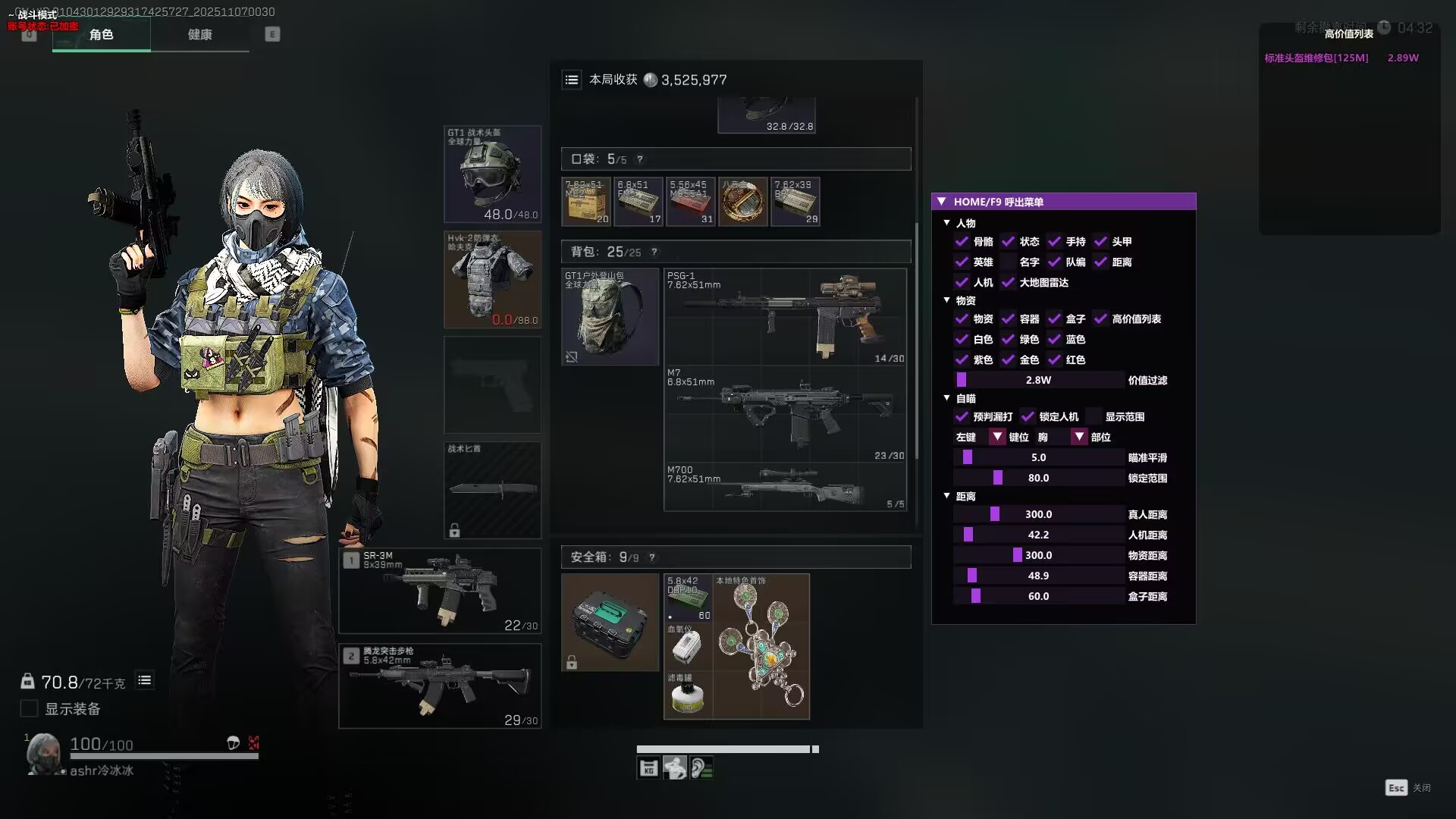Select the SR-3M primary weapon slot
1456x819 pixels.
tap(440, 591)
